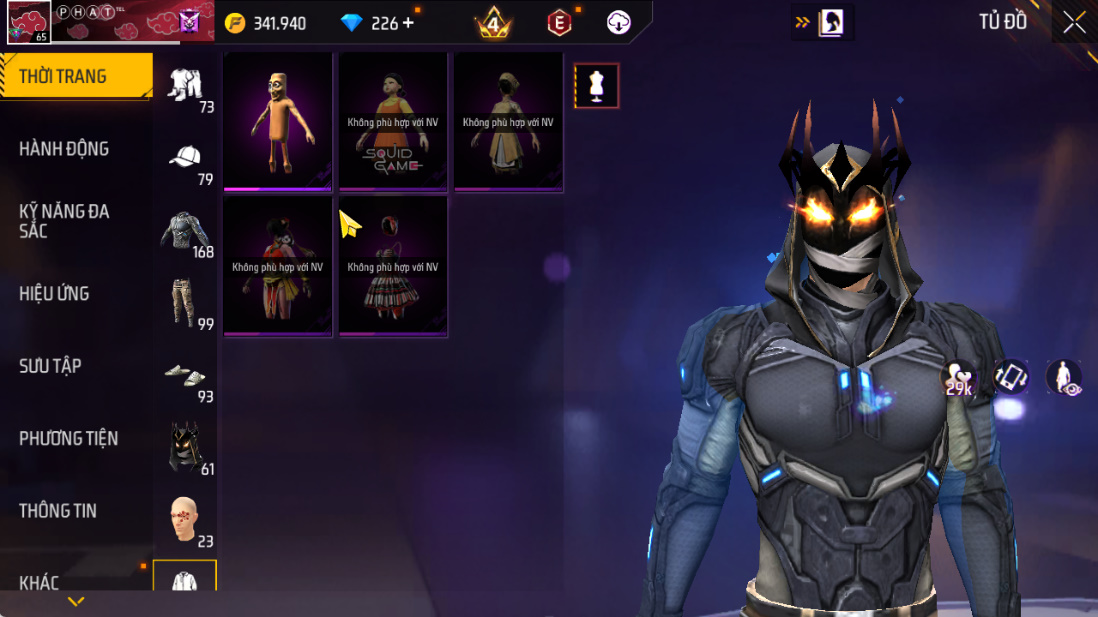Switch to the HÀNH ĐỘNG category
This screenshot has height=617, width=1098.
pos(64,149)
